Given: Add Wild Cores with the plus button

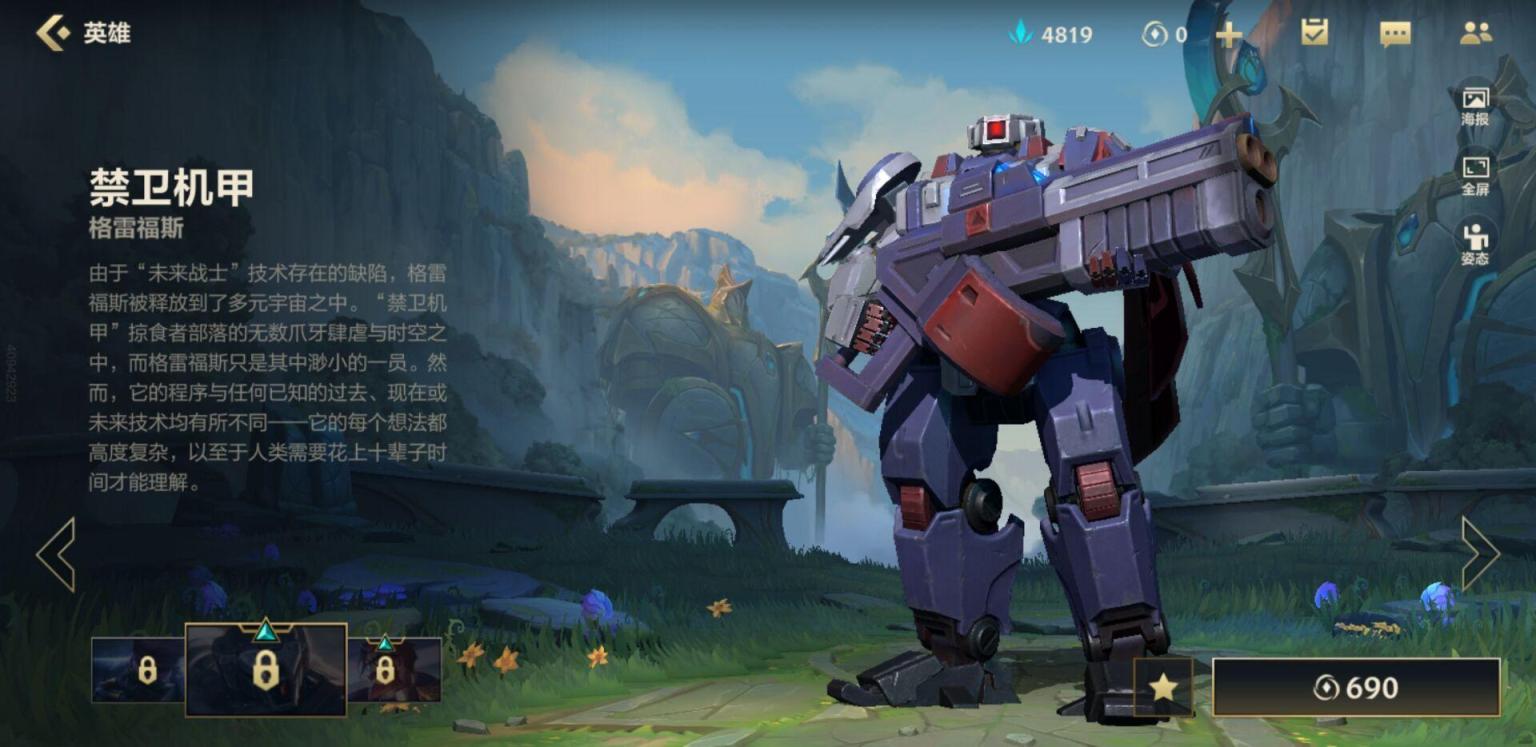Looking at the screenshot, I should point(1228,35).
